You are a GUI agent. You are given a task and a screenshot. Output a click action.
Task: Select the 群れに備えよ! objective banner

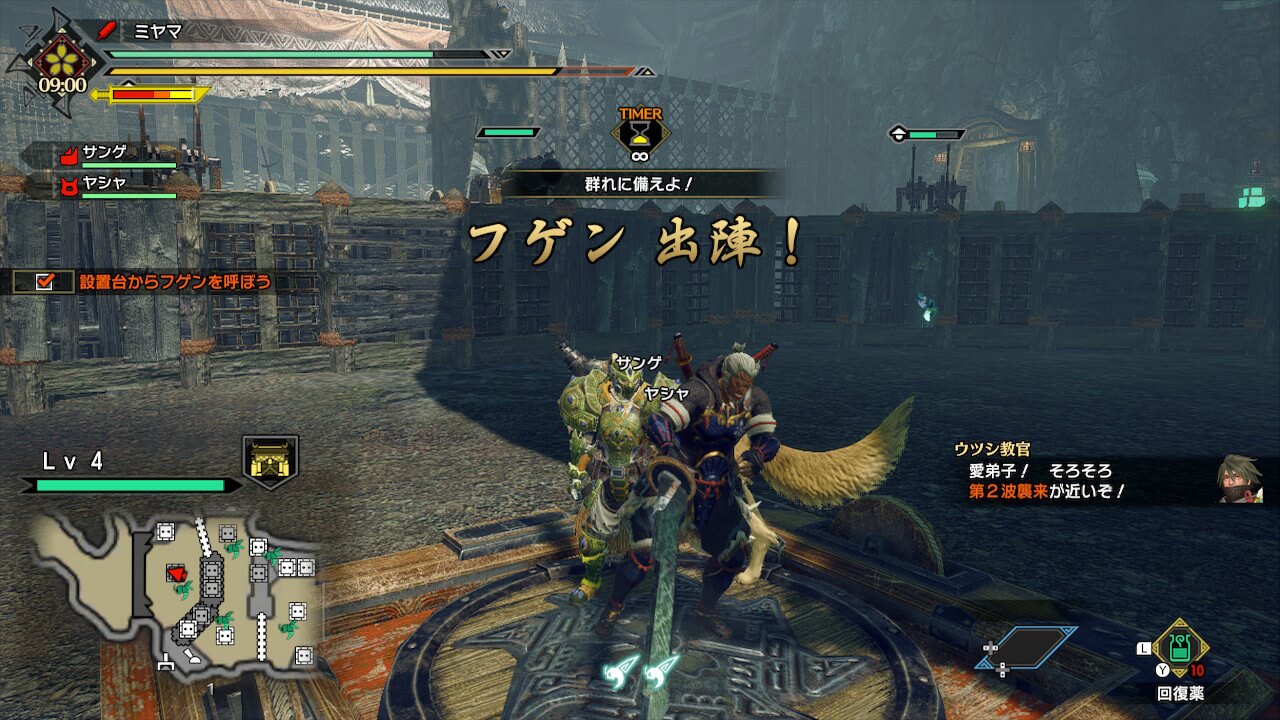(x=640, y=184)
